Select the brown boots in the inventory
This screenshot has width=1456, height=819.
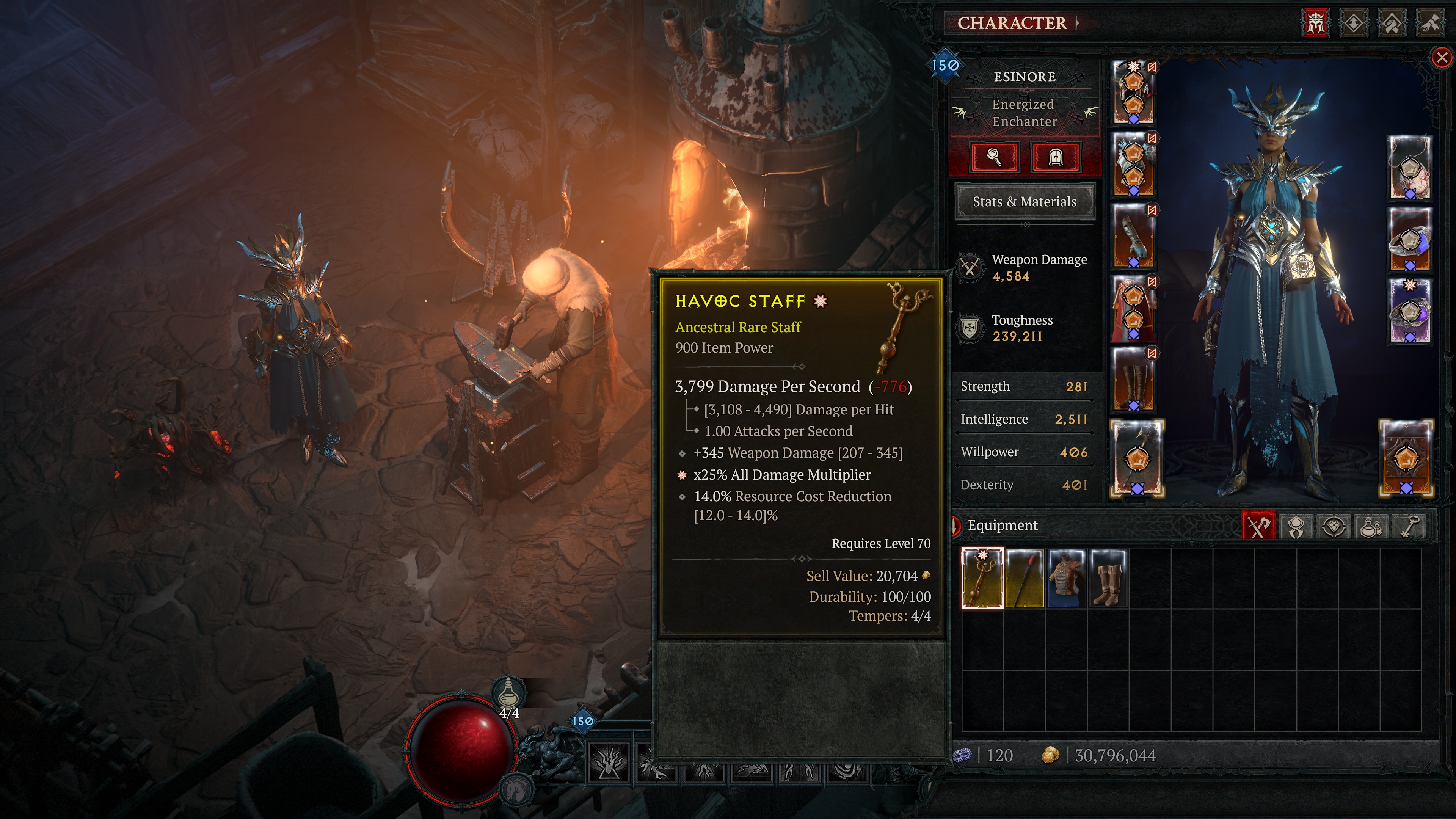(1108, 577)
